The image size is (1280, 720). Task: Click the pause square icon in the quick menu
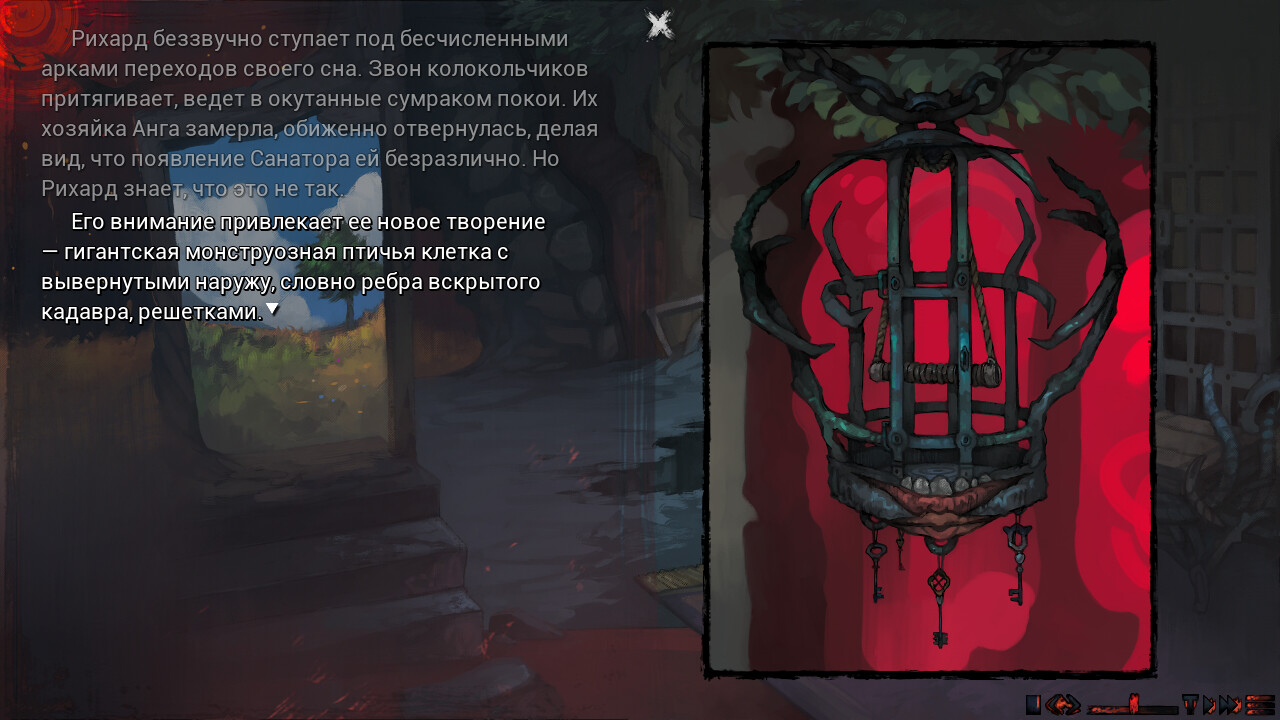point(1033,707)
